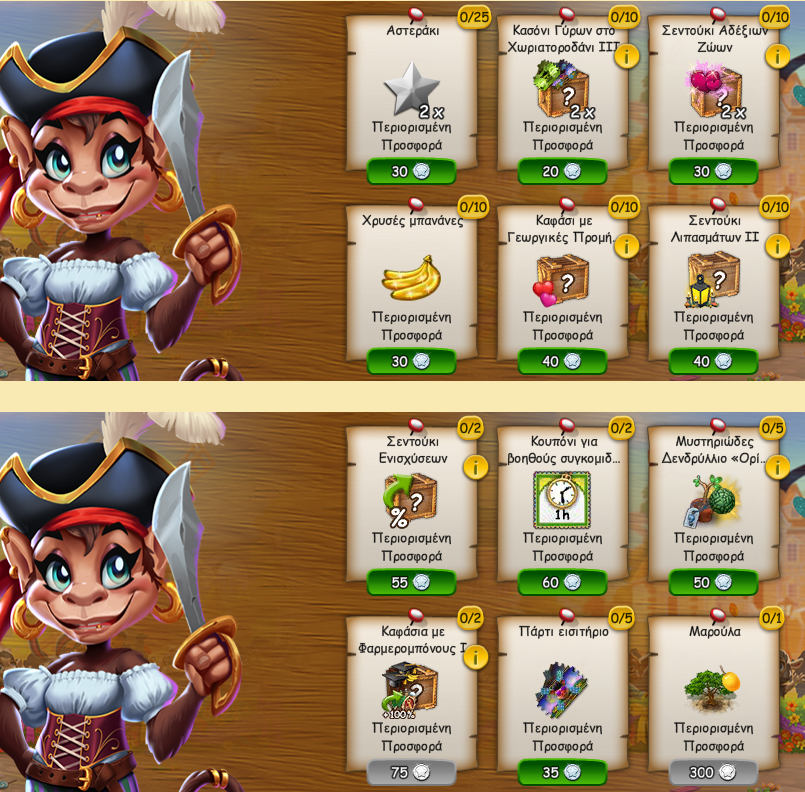This screenshot has height=792, width=805.
Task: Open info on Σεντούκι Αδέξιων Ζώων
Action: click(x=777, y=56)
